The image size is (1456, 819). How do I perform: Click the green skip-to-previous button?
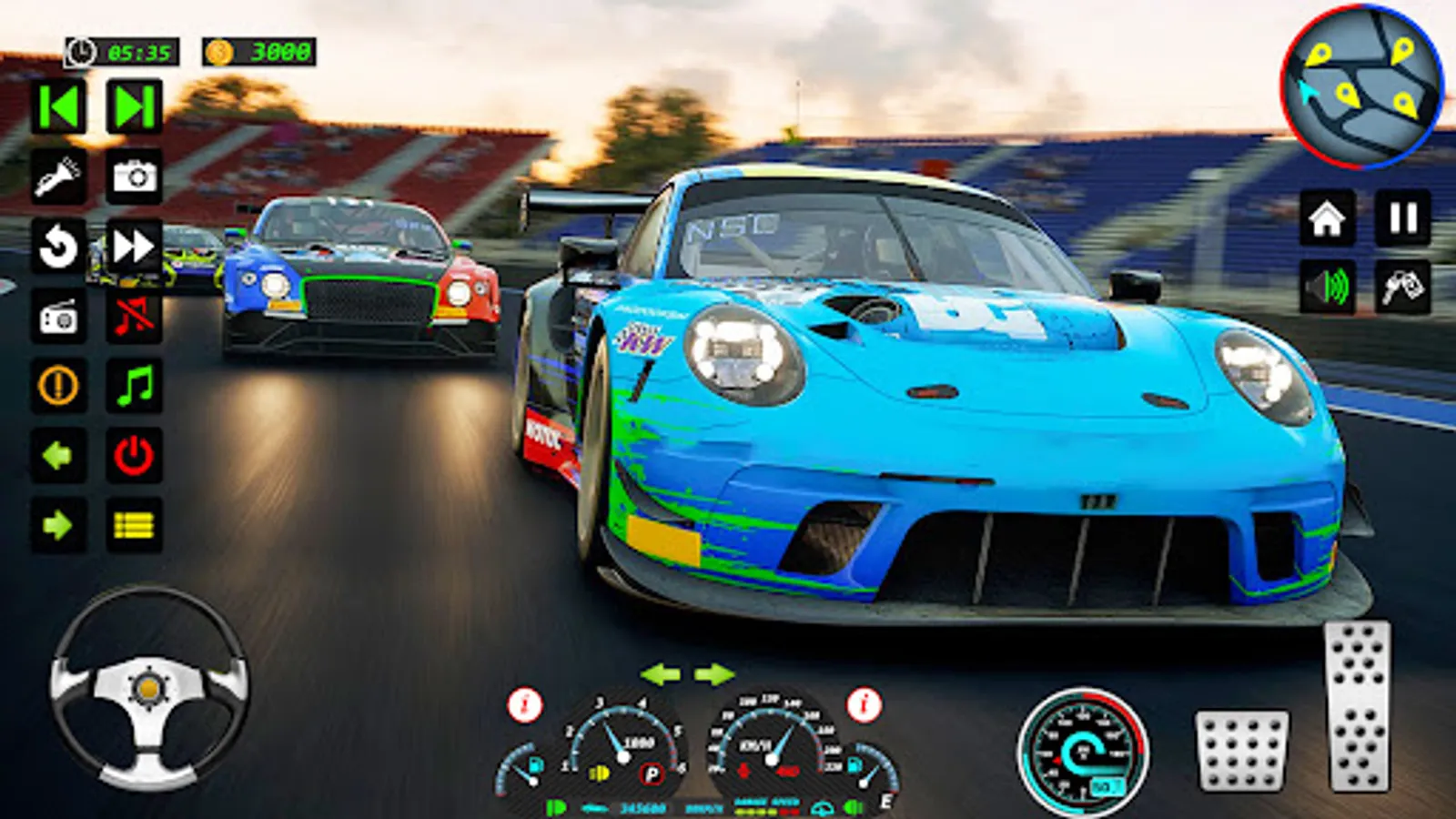coord(60,107)
